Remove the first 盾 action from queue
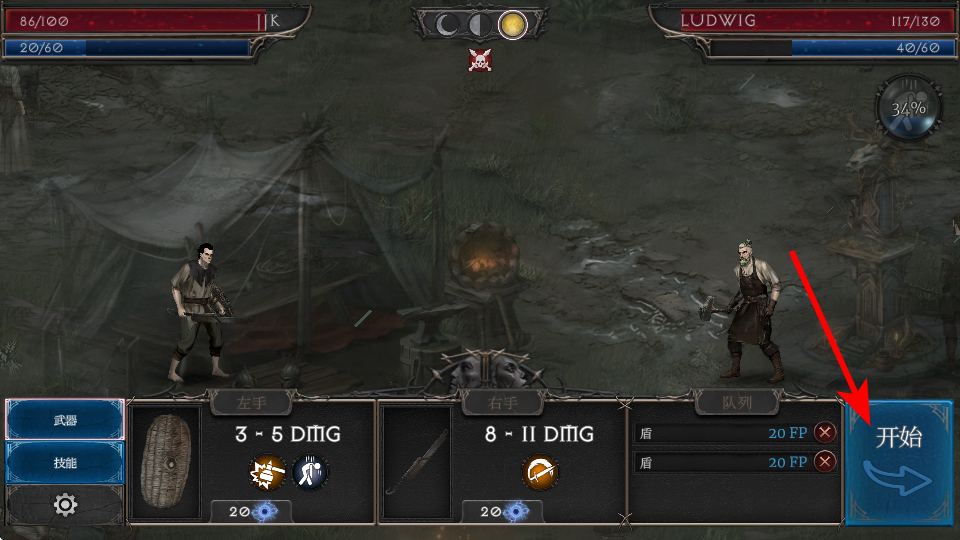Image resolution: width=960 pixels, height=540 pixels. (x=825, y=432)
